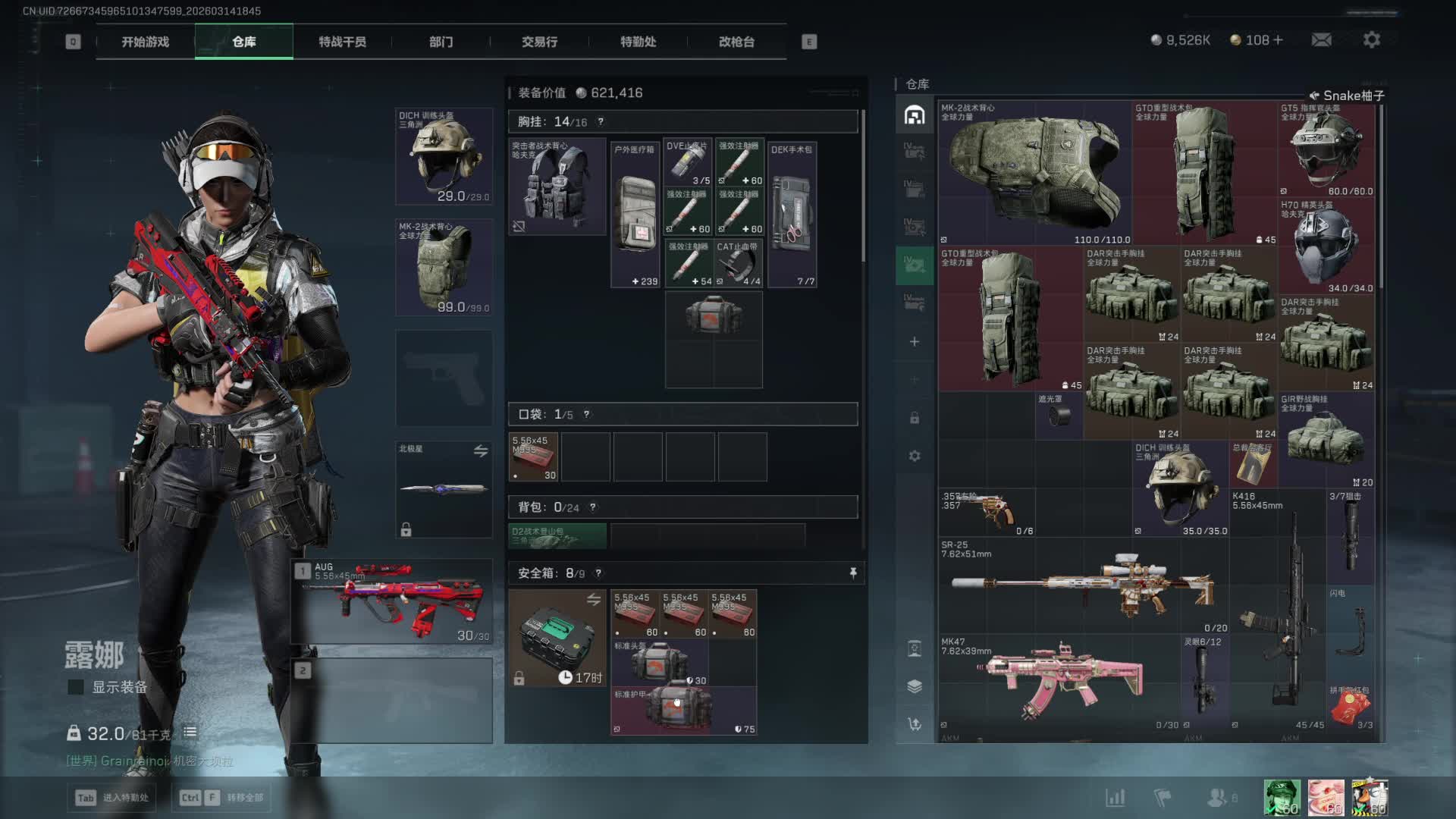Screen dimensions: 1456x819
Task: Toggle the 显示装备 checkbox
Action: [x=76, y=687]
